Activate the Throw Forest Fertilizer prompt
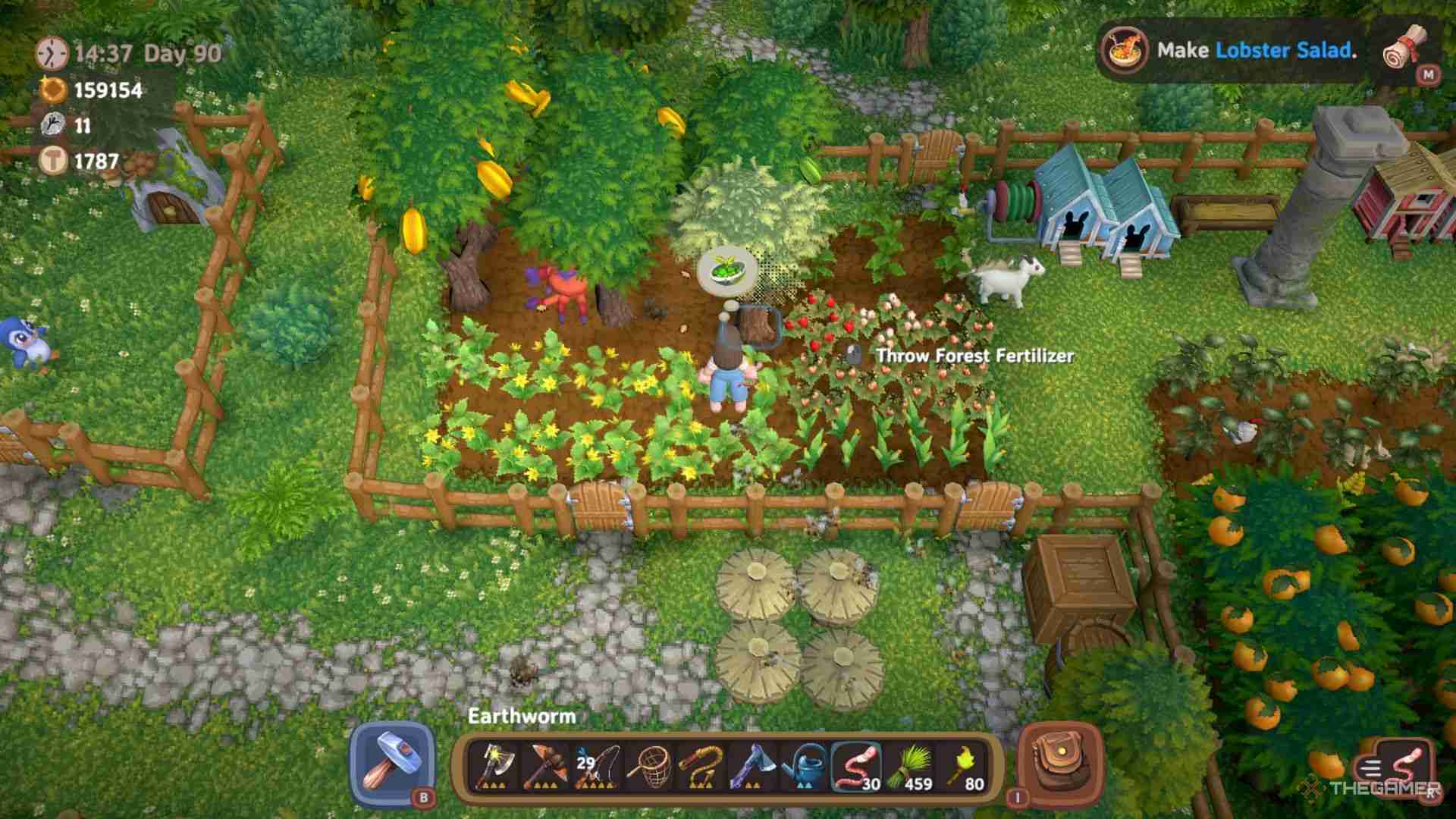 click(973, 354)
